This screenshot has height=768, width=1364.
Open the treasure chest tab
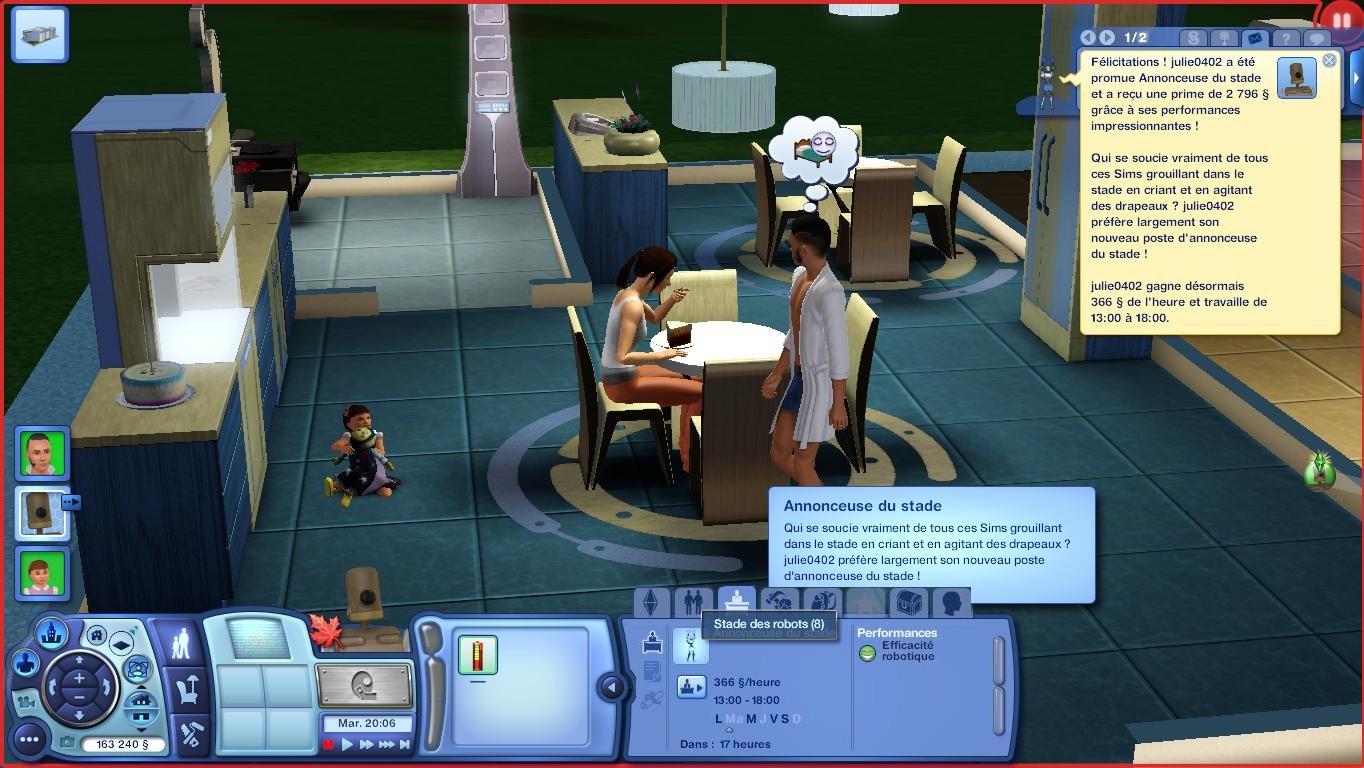pos(908,602)
